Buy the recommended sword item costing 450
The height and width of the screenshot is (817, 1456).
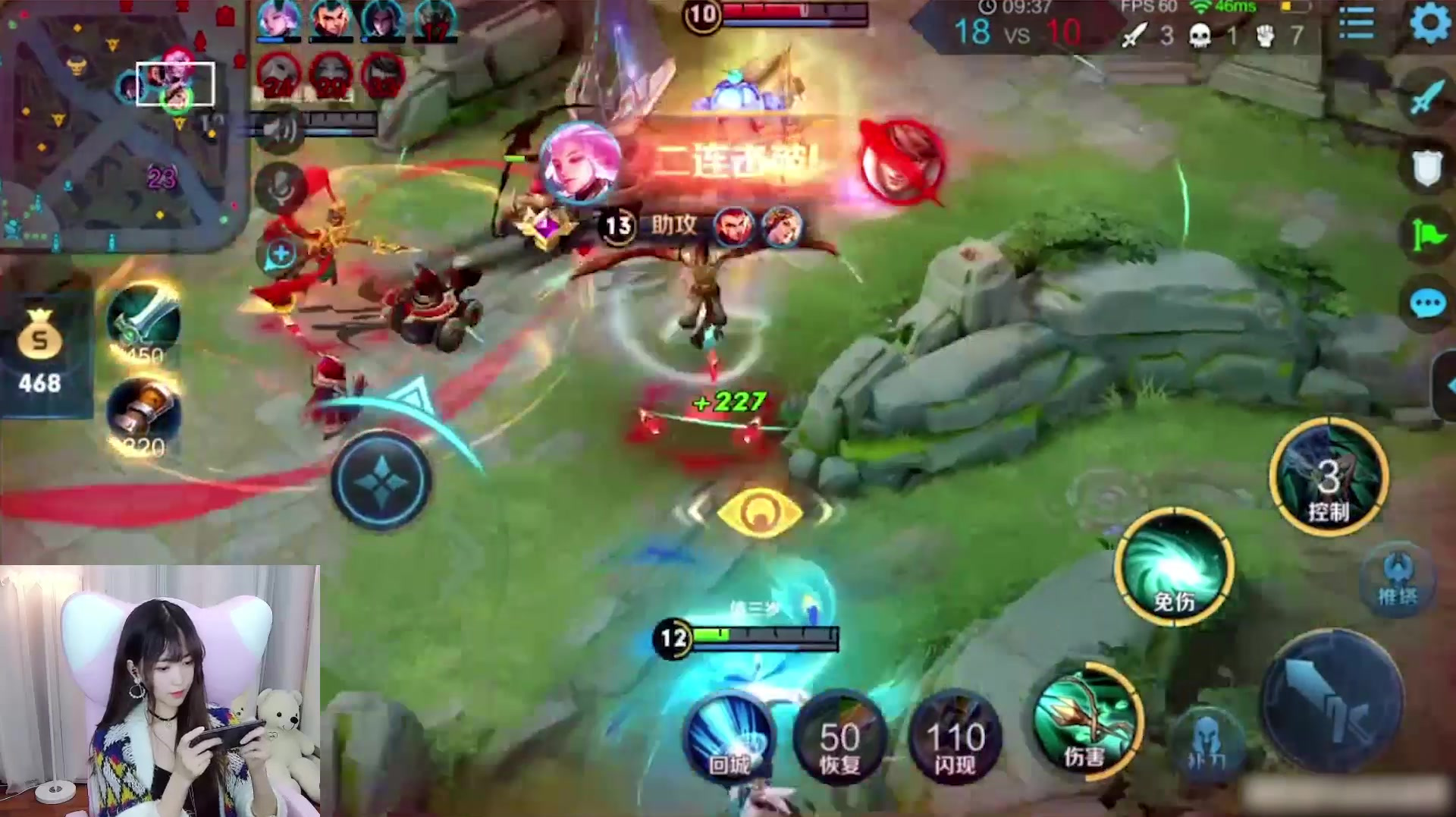pyautogui.click(x=143, y=322)
